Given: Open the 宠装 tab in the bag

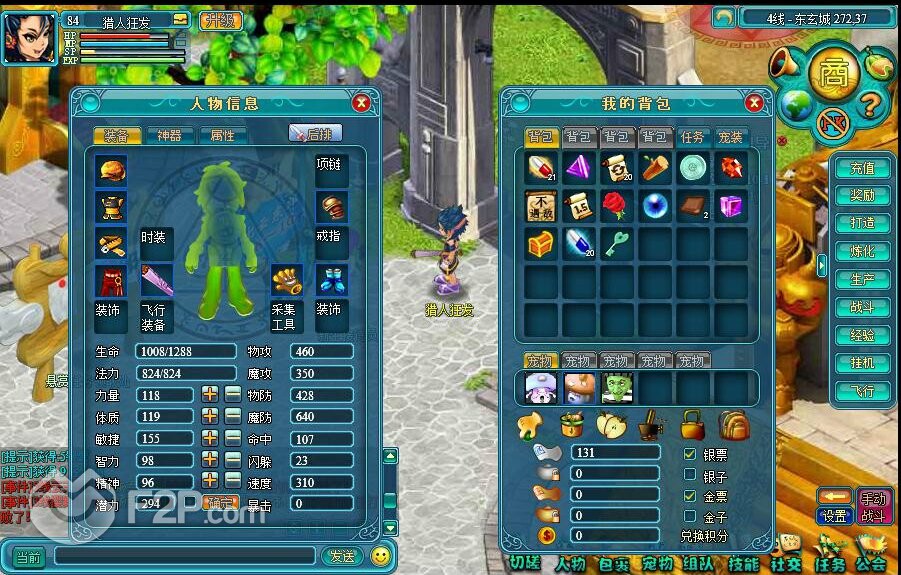Looking at the screenshot, I should (x=731, y=137).
